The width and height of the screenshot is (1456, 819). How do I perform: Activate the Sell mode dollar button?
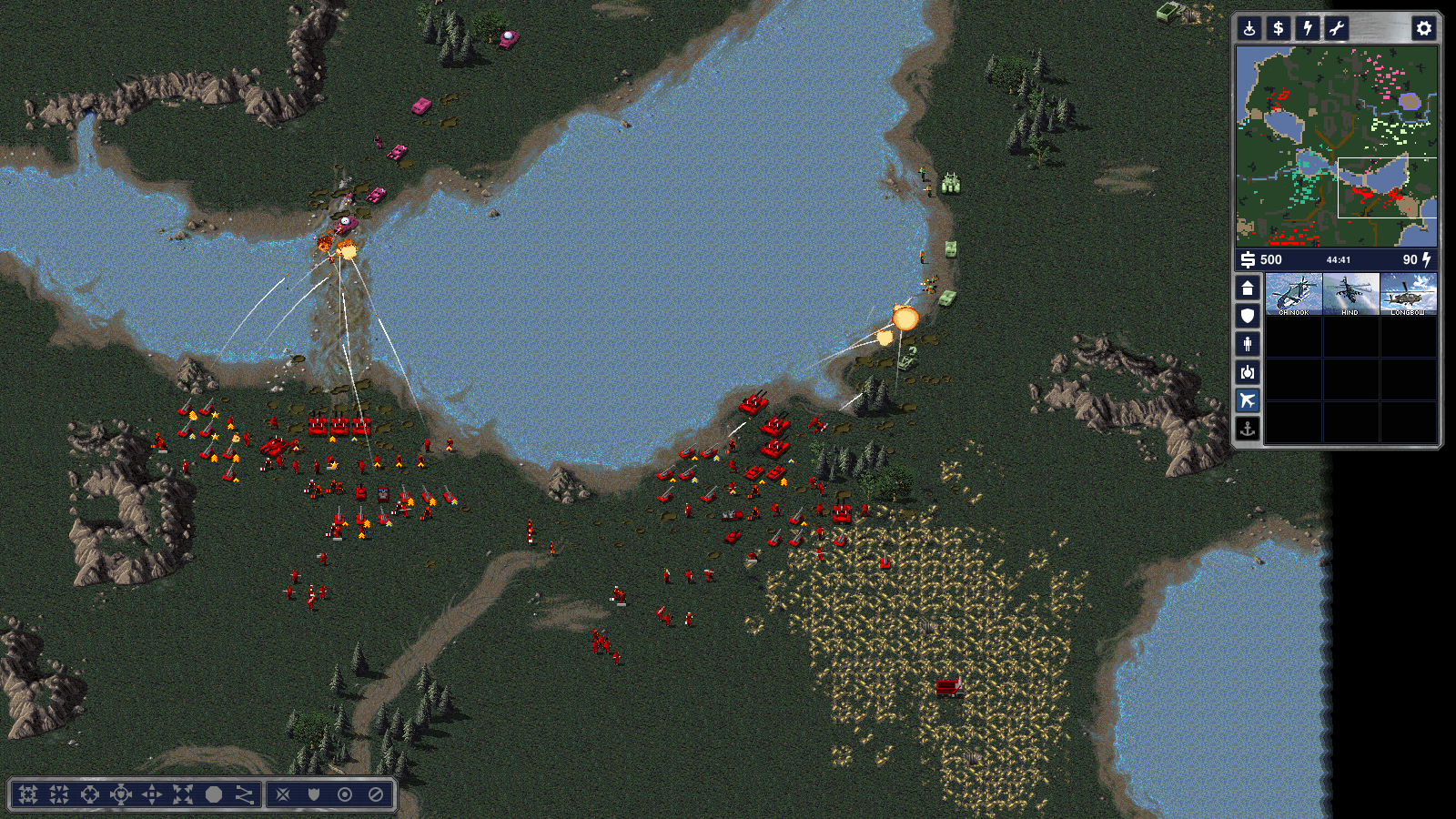pyautogui.click(x=1279, y=28)
